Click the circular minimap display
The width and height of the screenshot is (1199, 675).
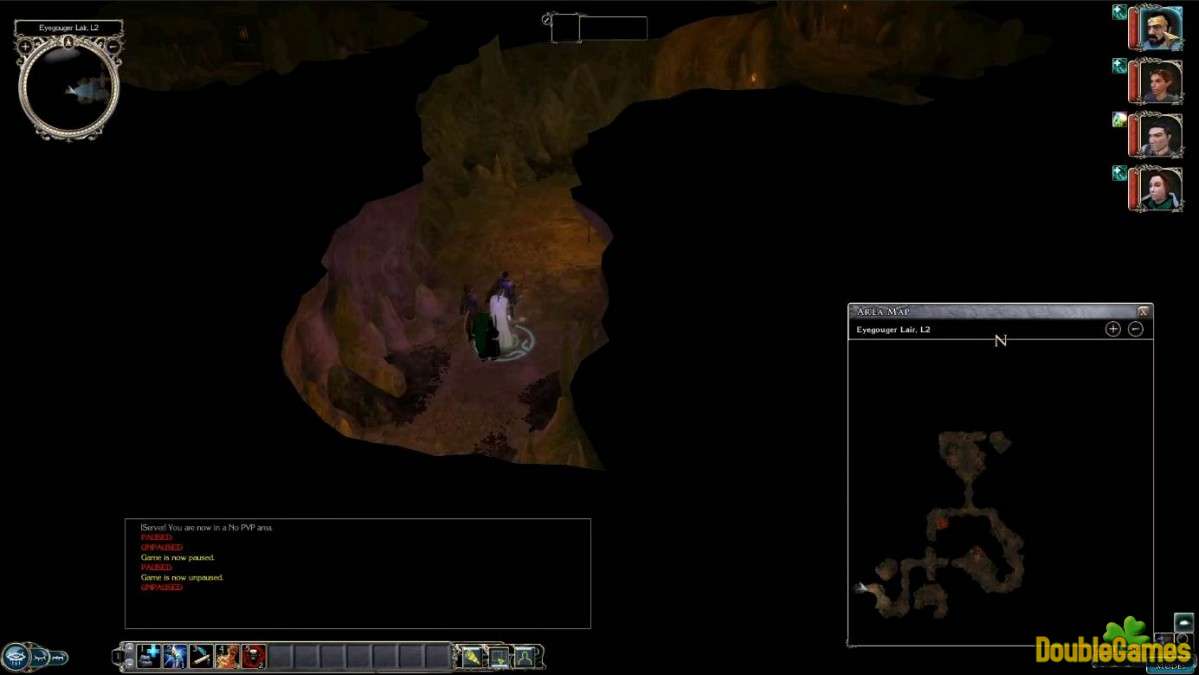68,90
